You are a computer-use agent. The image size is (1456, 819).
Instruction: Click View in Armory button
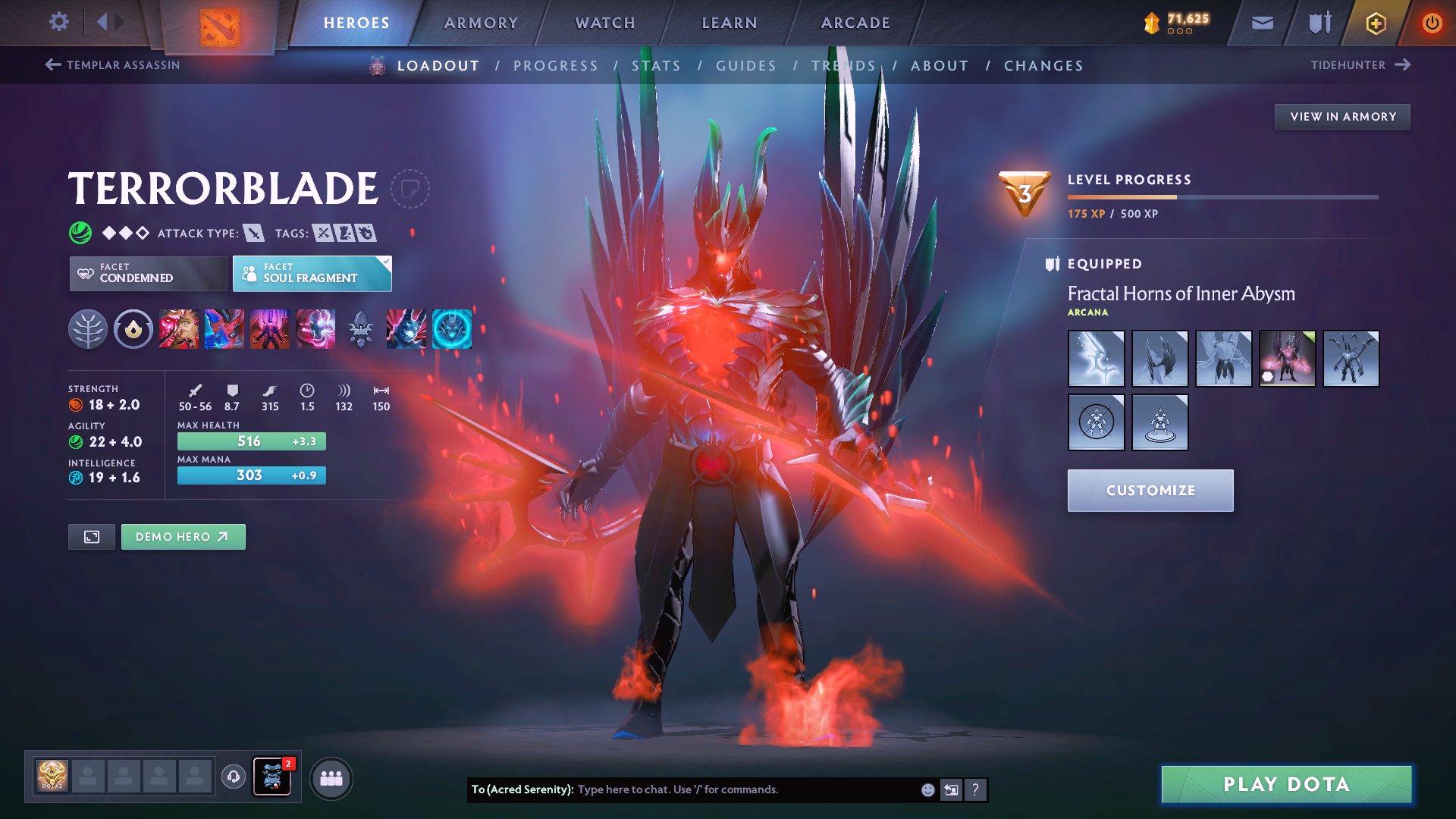click(1342, 117)
